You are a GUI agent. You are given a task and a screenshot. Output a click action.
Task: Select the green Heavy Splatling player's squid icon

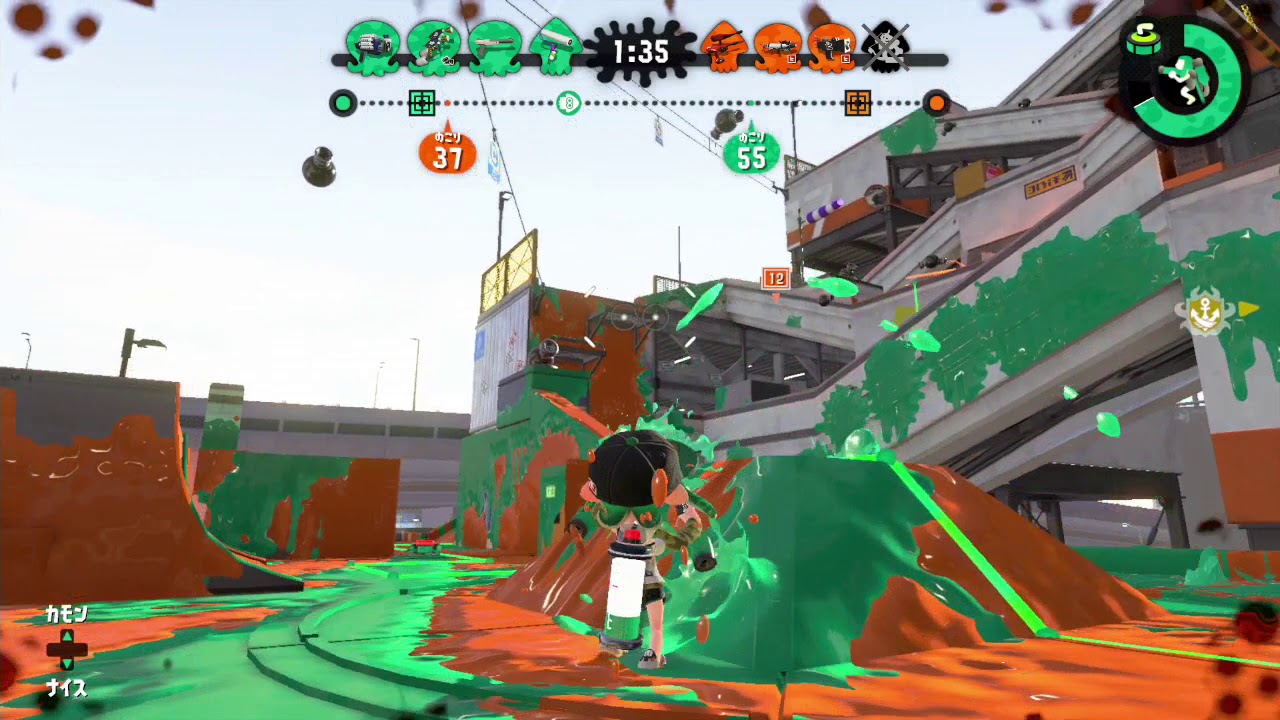375,47
